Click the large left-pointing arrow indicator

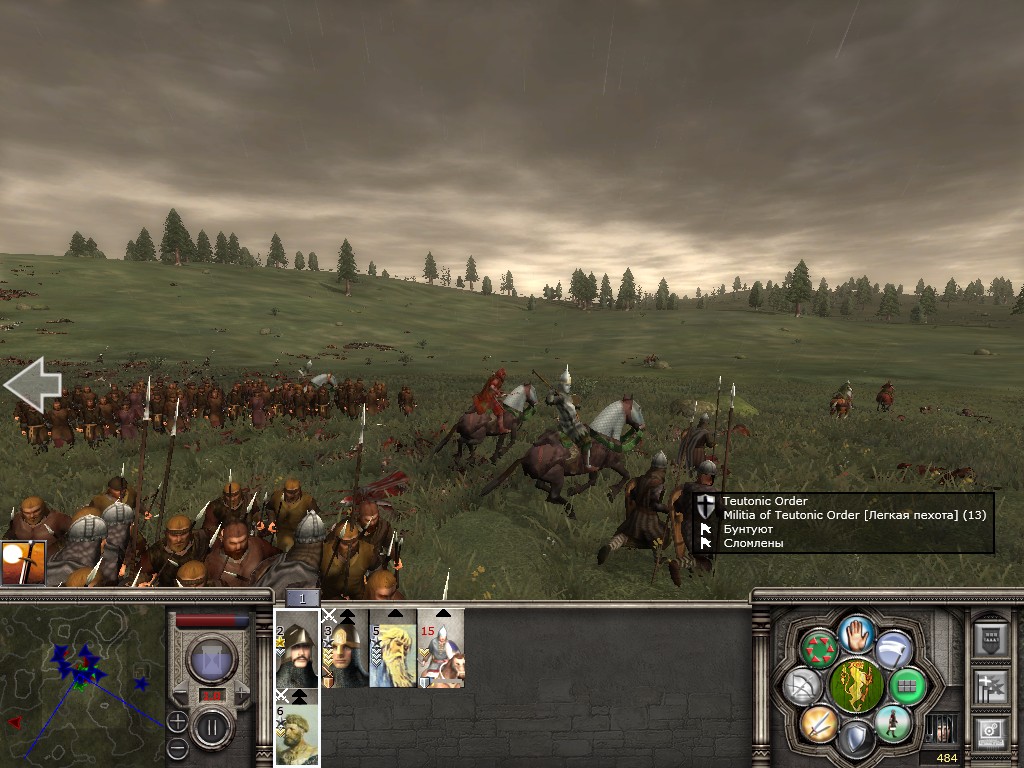click(x=32, y=385)
